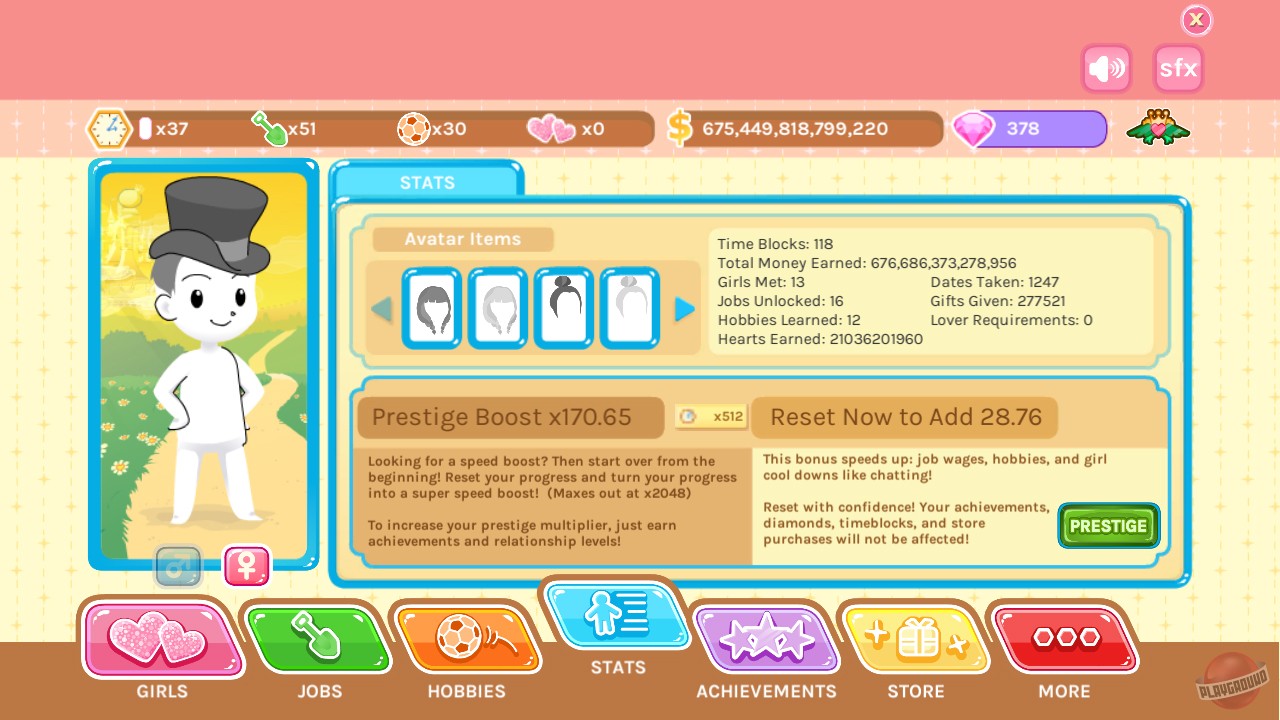Click the hearts counter icon
The width and height of the screenshot is (1280, 720).
point(550,128)
